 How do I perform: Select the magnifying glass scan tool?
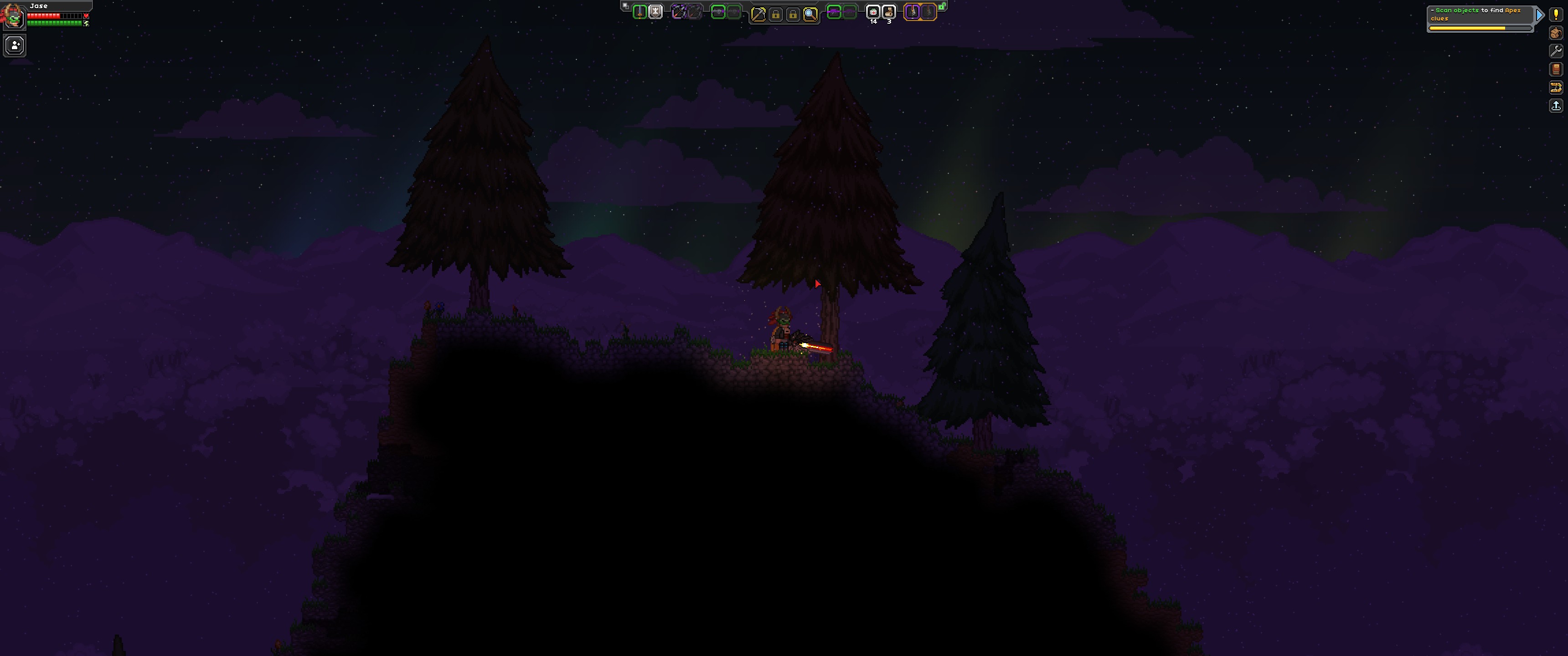[810, 14]
